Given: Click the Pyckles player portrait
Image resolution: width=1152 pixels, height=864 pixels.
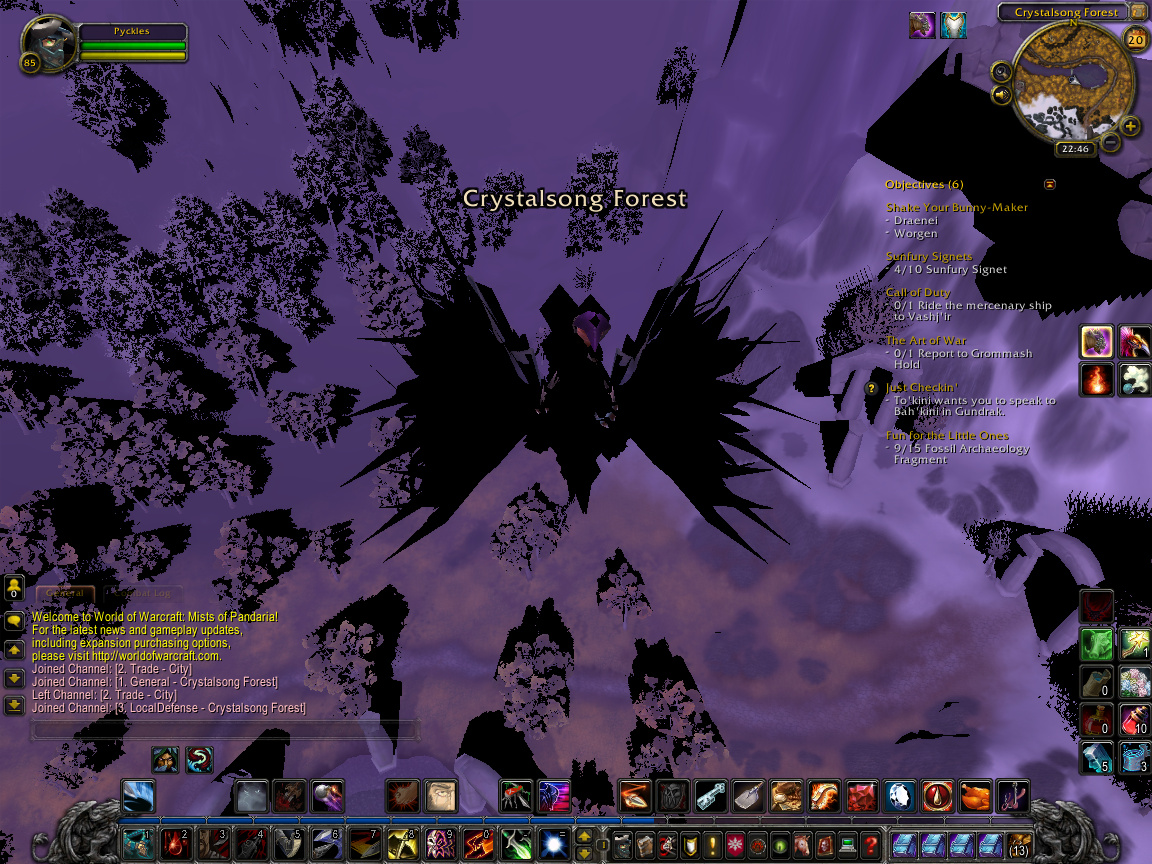Looking at the screenshot, I should 48,45.
